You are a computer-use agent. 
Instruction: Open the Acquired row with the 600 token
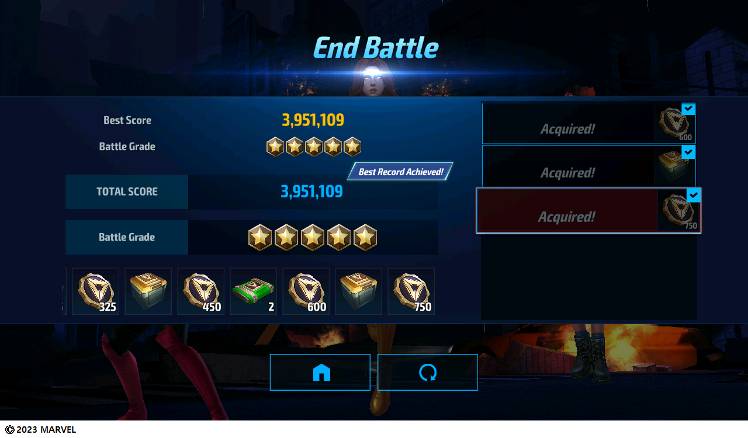pyautogui.click(x=589, y=124)
